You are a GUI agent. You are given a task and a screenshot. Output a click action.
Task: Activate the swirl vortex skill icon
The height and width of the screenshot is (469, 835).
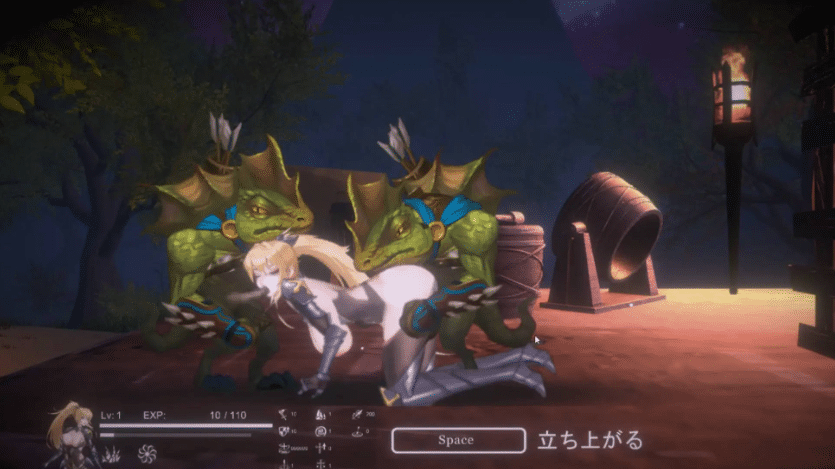coord(147,453)
